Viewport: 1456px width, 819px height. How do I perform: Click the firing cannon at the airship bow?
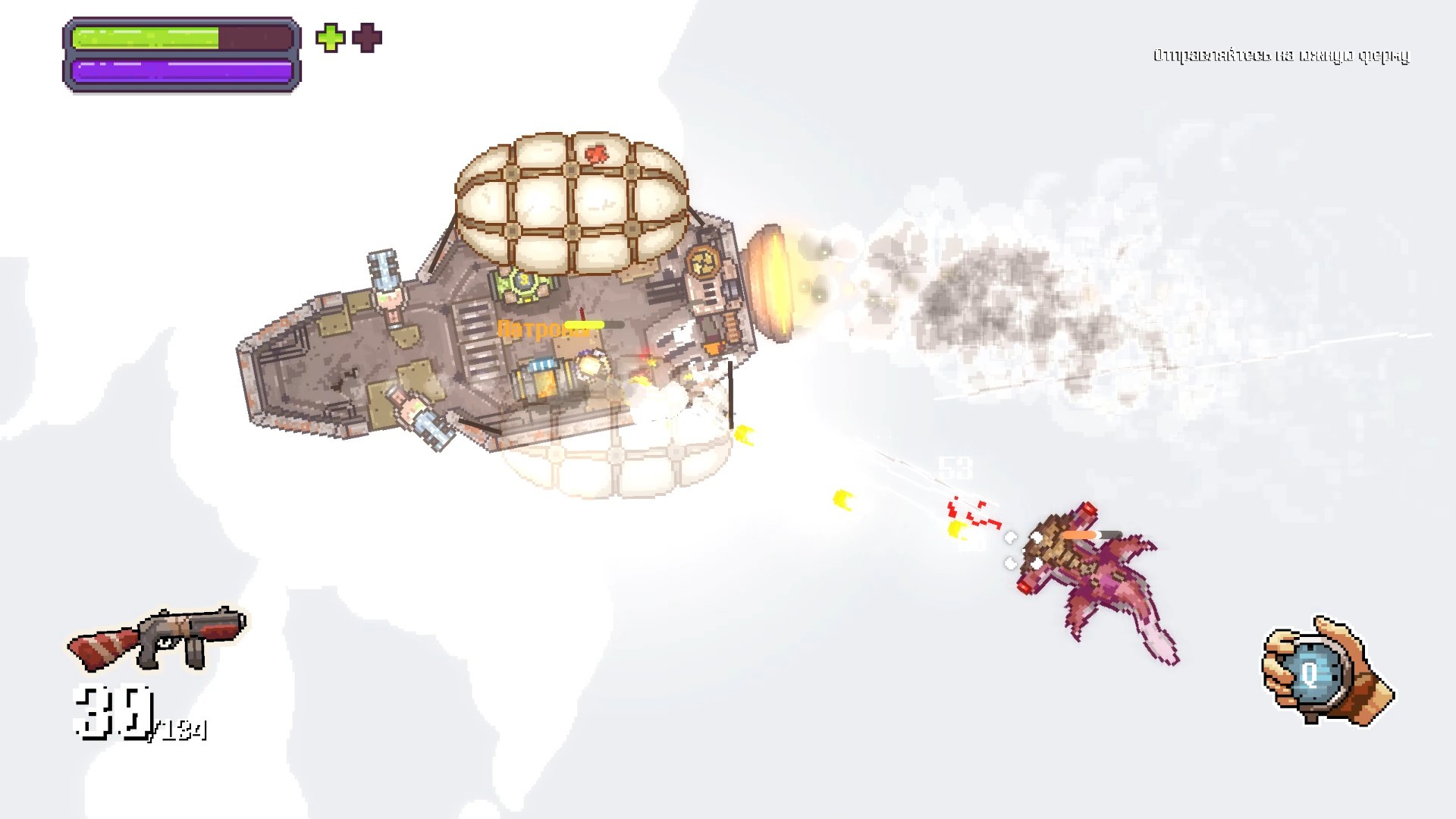[x=772, y=284]
